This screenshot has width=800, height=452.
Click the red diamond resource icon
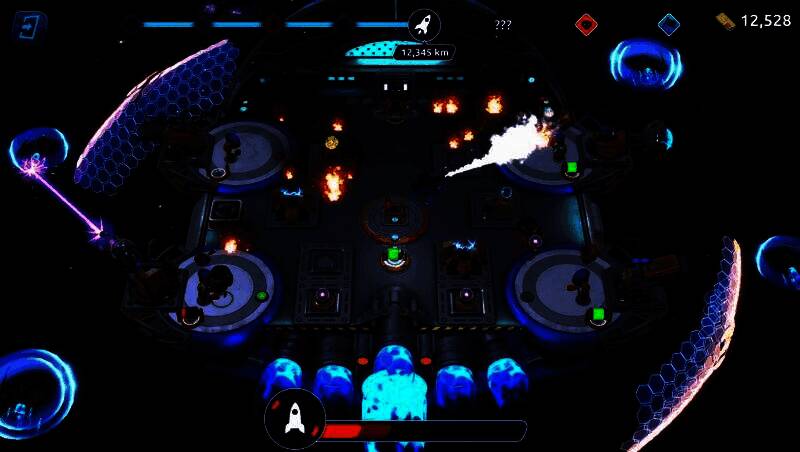pyautogui.click(x=587, y=24)
